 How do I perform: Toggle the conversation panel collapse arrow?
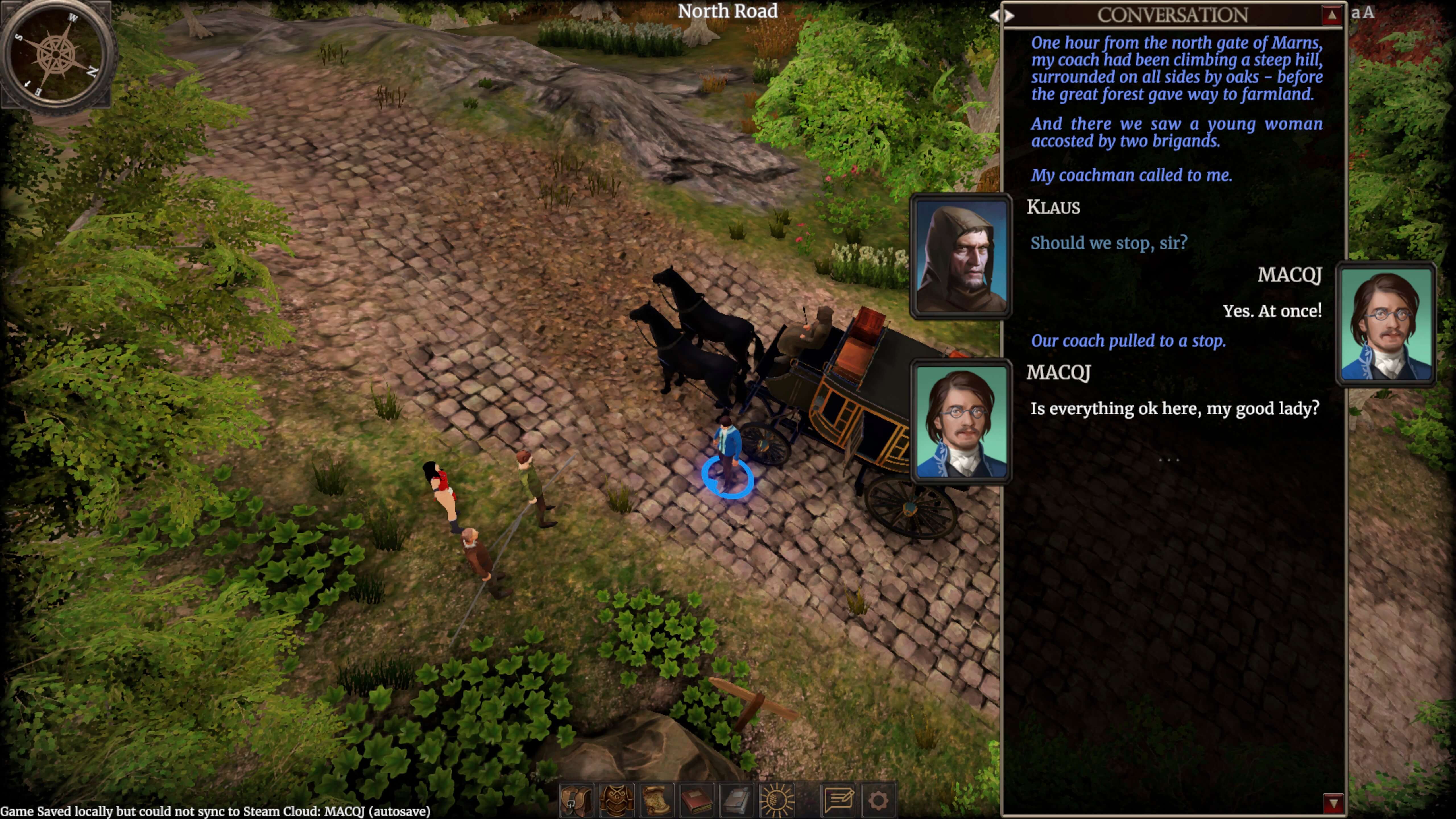(1332, 15)
